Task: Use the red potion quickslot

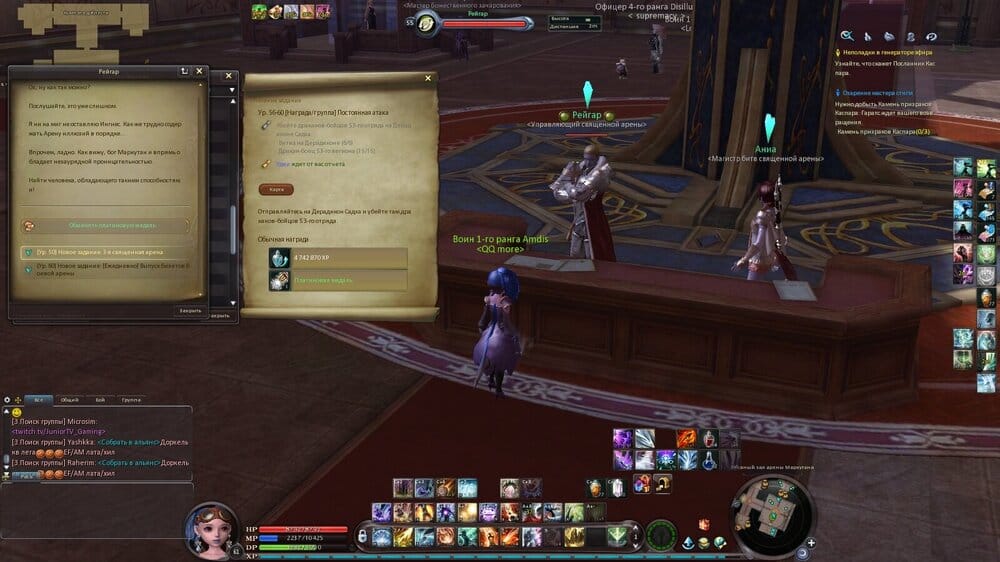Action: point(709,438)
